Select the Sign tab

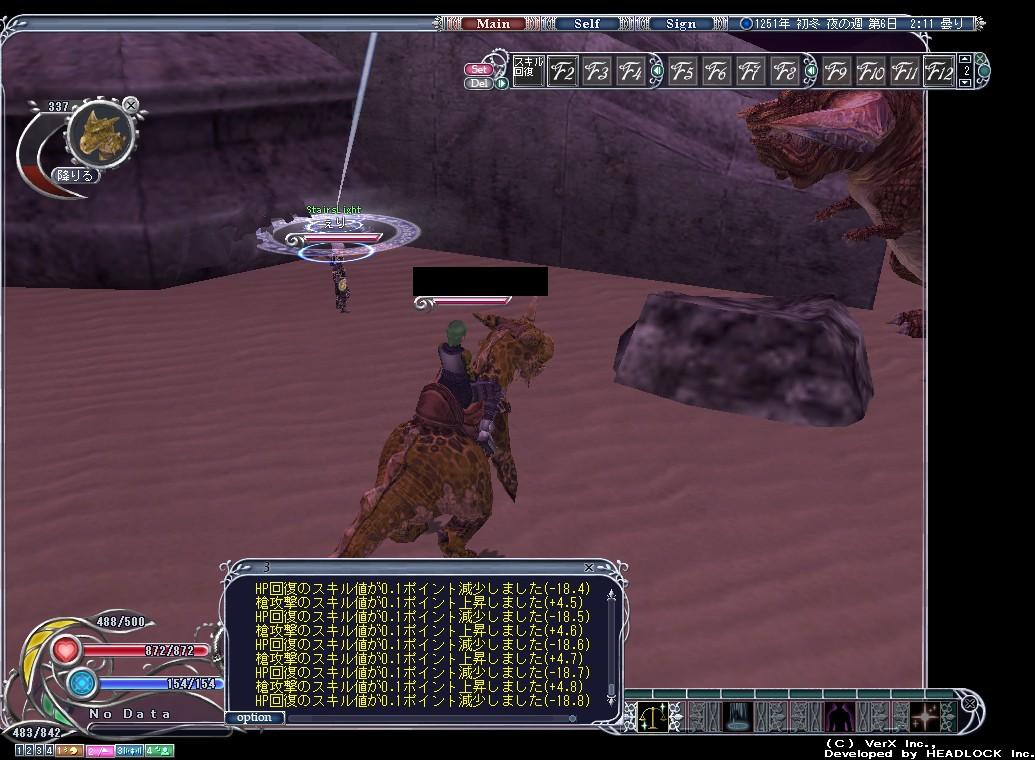[x=681, y=24]
